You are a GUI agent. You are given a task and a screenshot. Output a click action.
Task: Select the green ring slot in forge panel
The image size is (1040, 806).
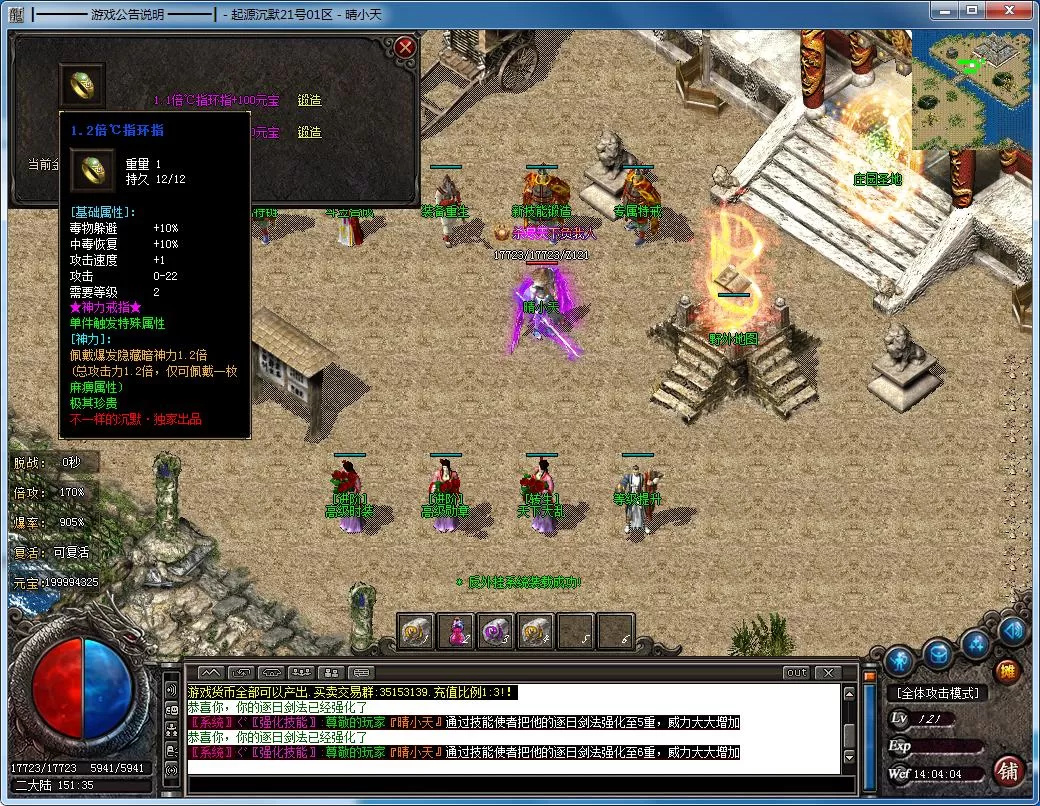[82, 85]
